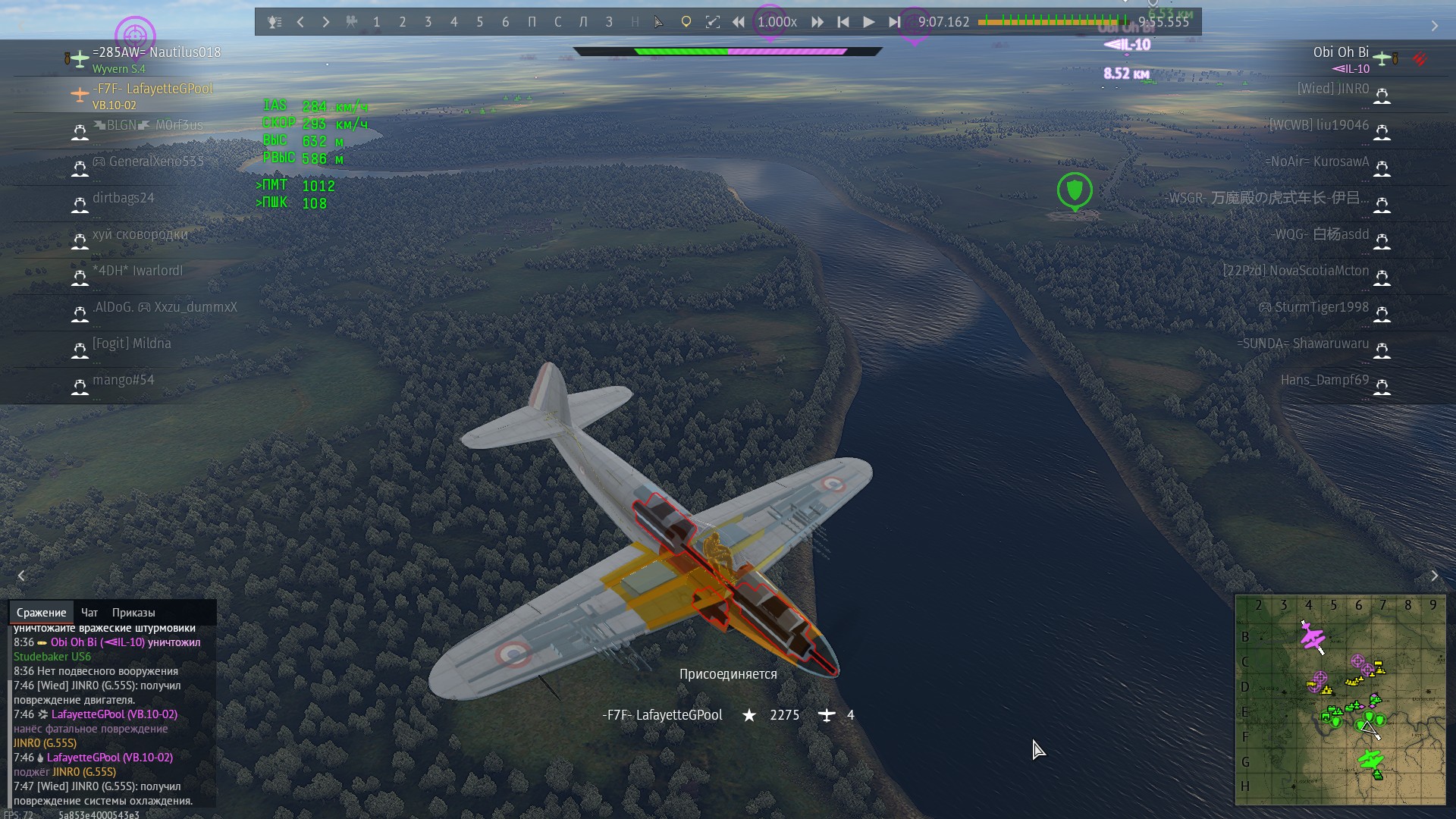This screenshot has height=819, width=1456.
Task: Spectate player =285AW= Nautilus018
Action: (156, 53)
